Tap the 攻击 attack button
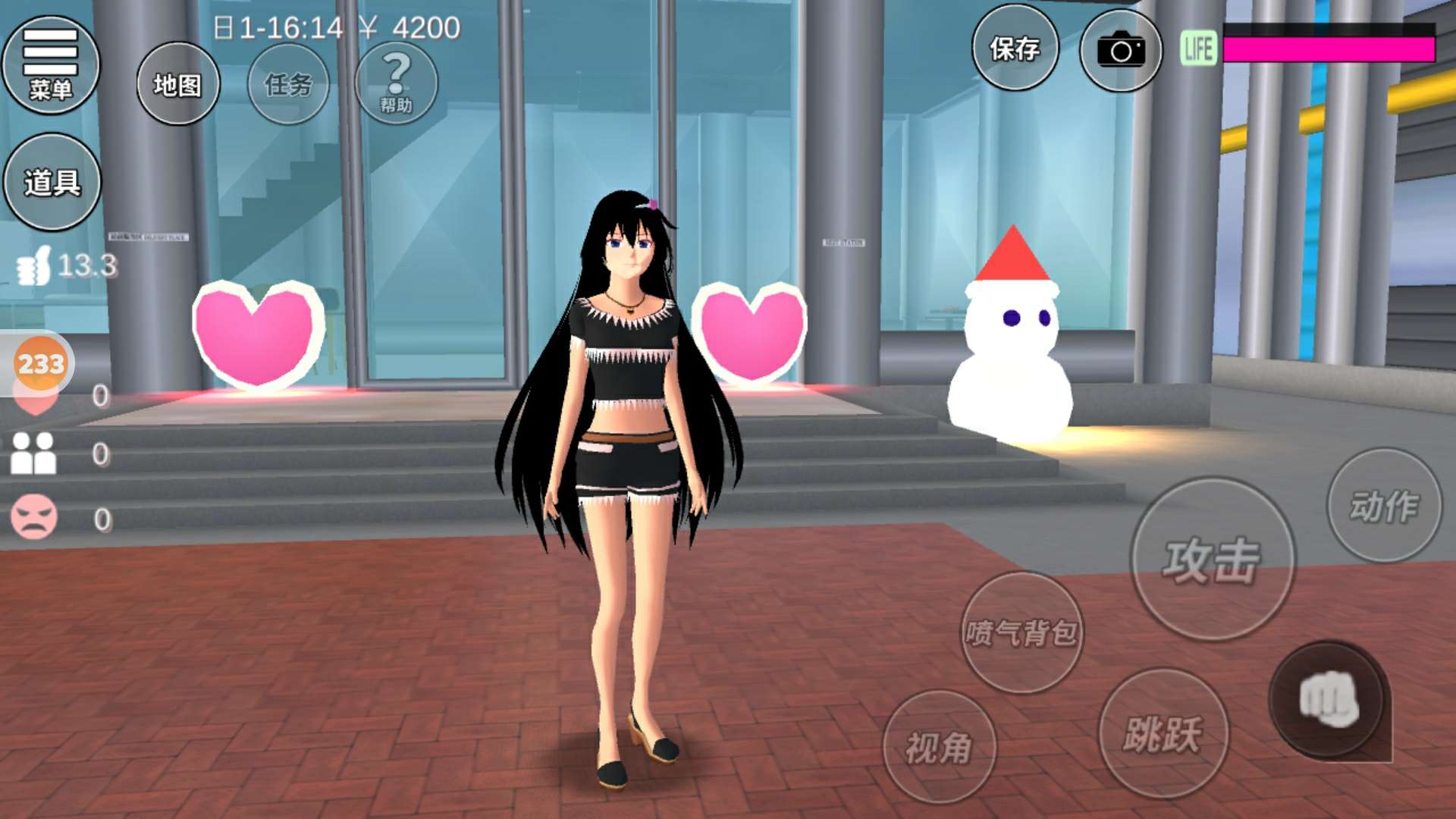Screen dimensions: 1456x819 pyautogui.click(x=1212, y=560)
